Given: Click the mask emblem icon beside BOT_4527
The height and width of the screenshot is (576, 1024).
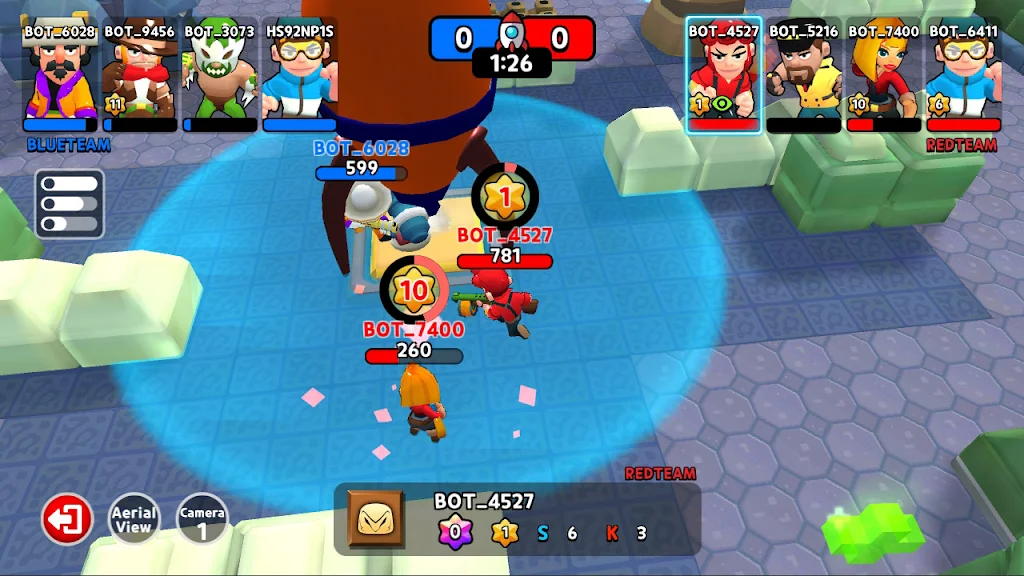Looking at the screenshot, I should click(376, 519).
